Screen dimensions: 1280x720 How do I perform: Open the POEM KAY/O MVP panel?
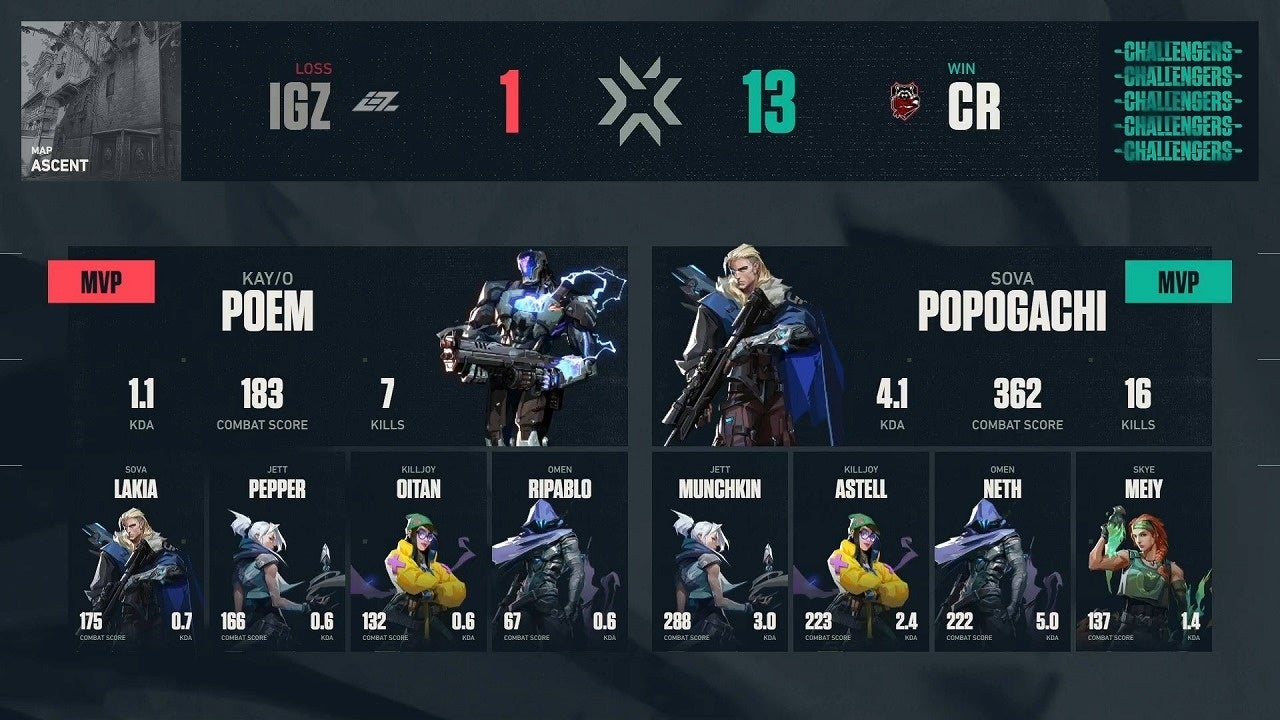(348, 346)
